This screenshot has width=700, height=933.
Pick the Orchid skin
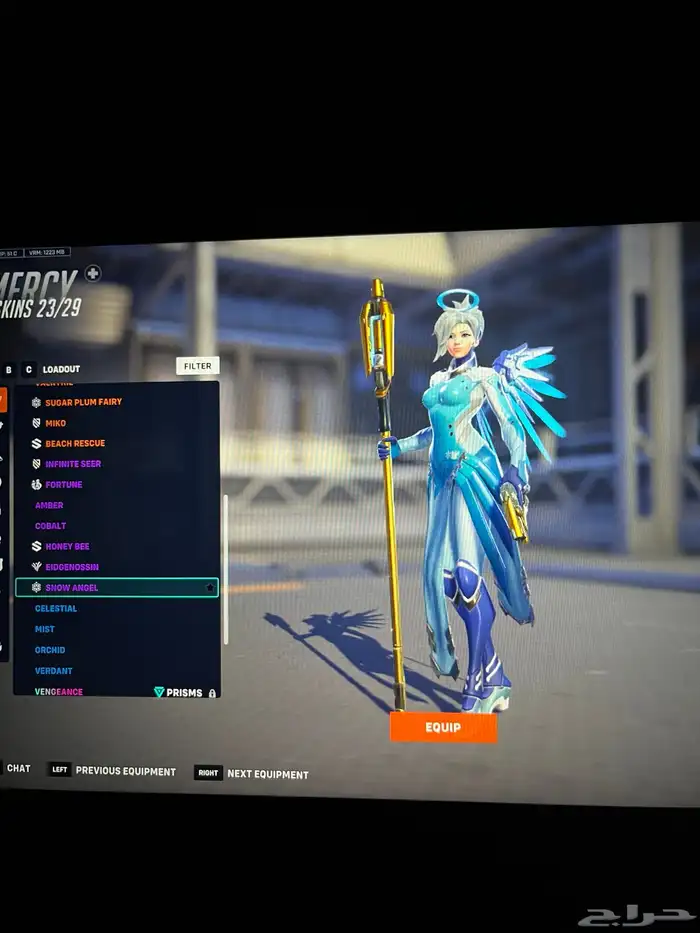pos(50,650)
